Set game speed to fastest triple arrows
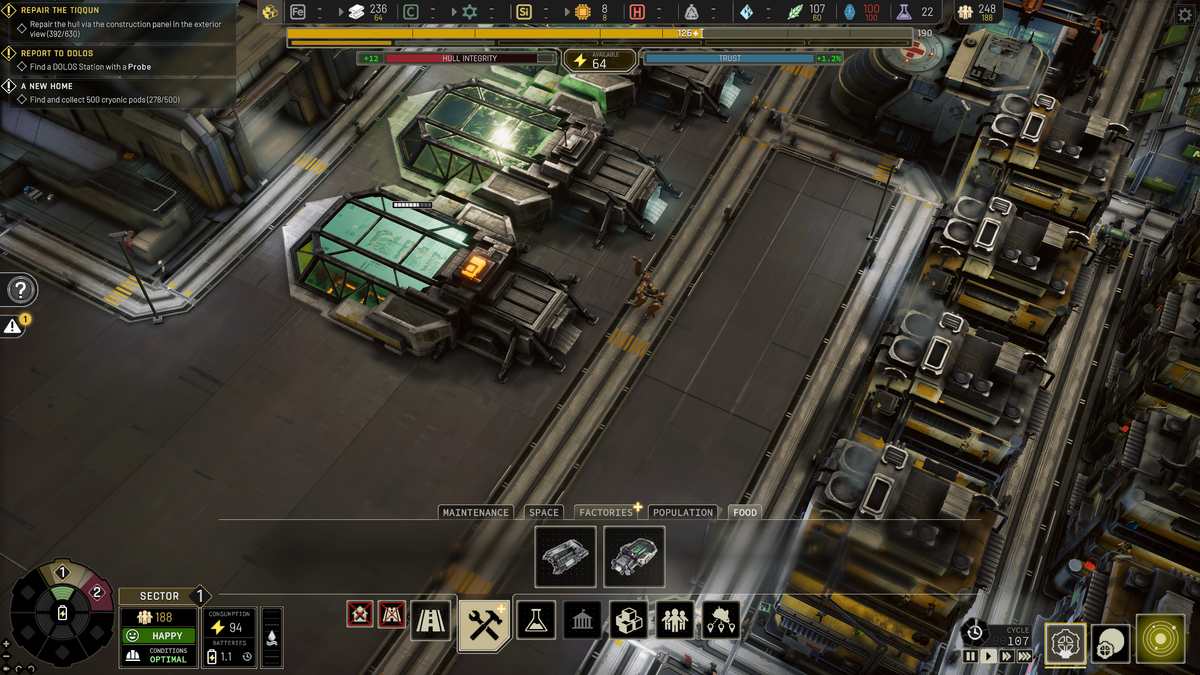Screen dimensions: 1200x675 coord(1024,656)
